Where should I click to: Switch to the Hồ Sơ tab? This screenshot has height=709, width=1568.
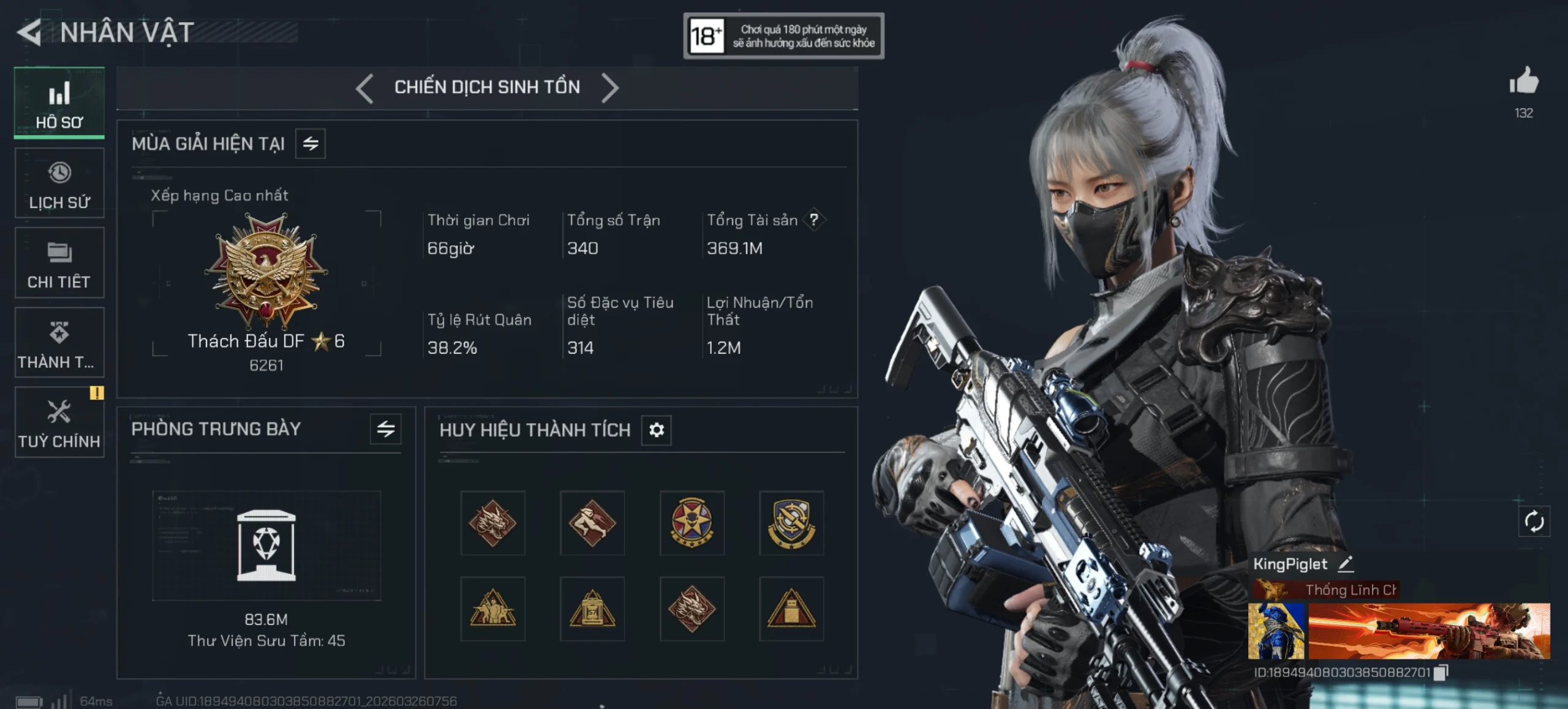click(x=59, y=103)
